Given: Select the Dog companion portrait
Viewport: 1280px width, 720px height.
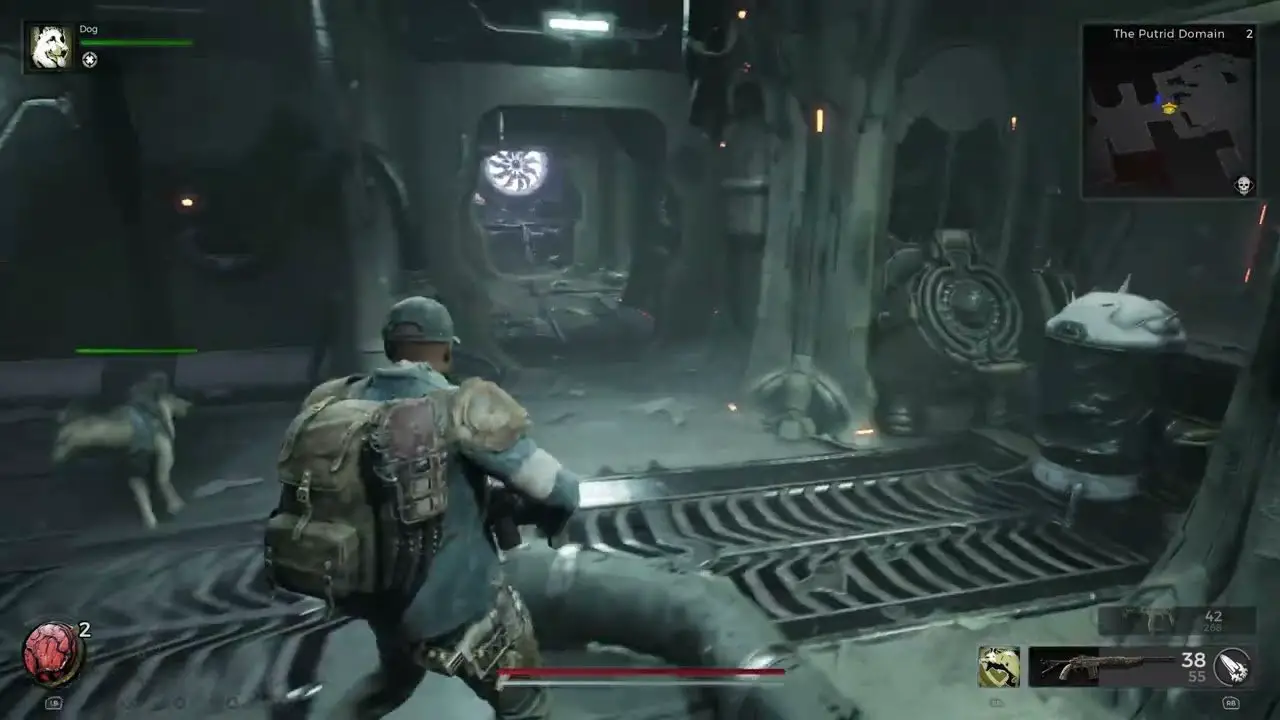Looking at the screenshot, I should (x=49, y=46).
